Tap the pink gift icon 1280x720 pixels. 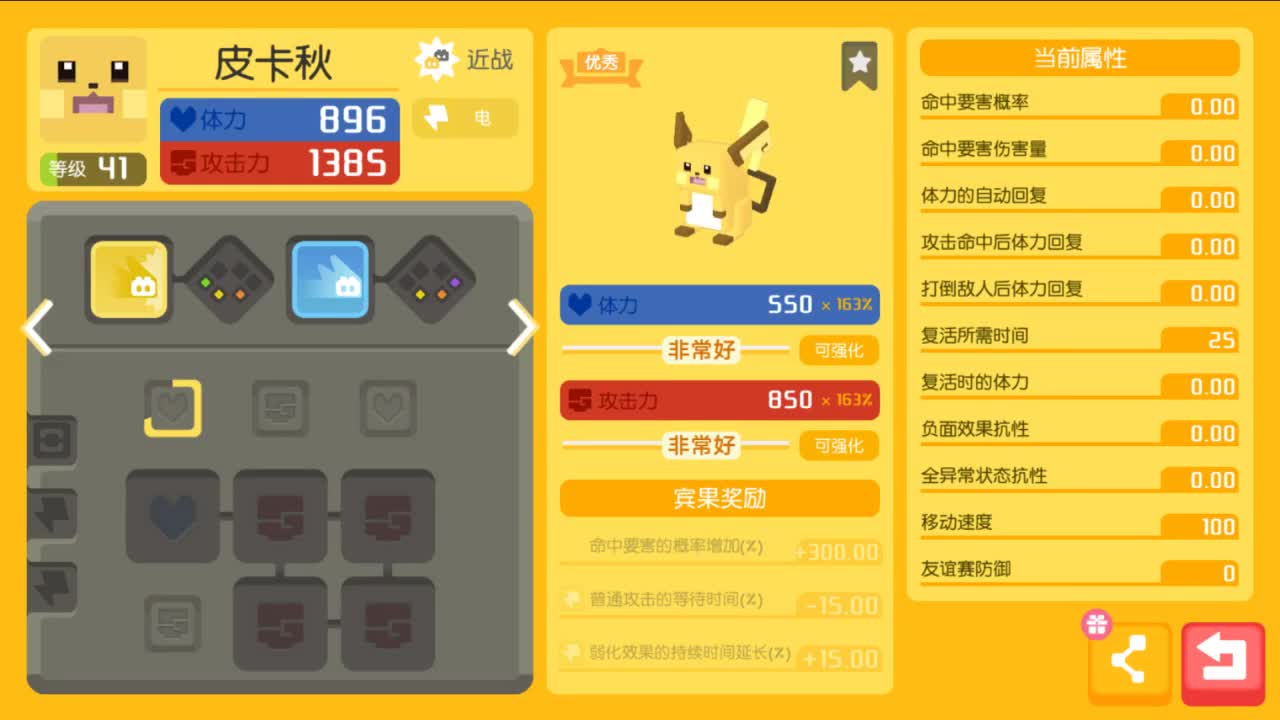1096,624
